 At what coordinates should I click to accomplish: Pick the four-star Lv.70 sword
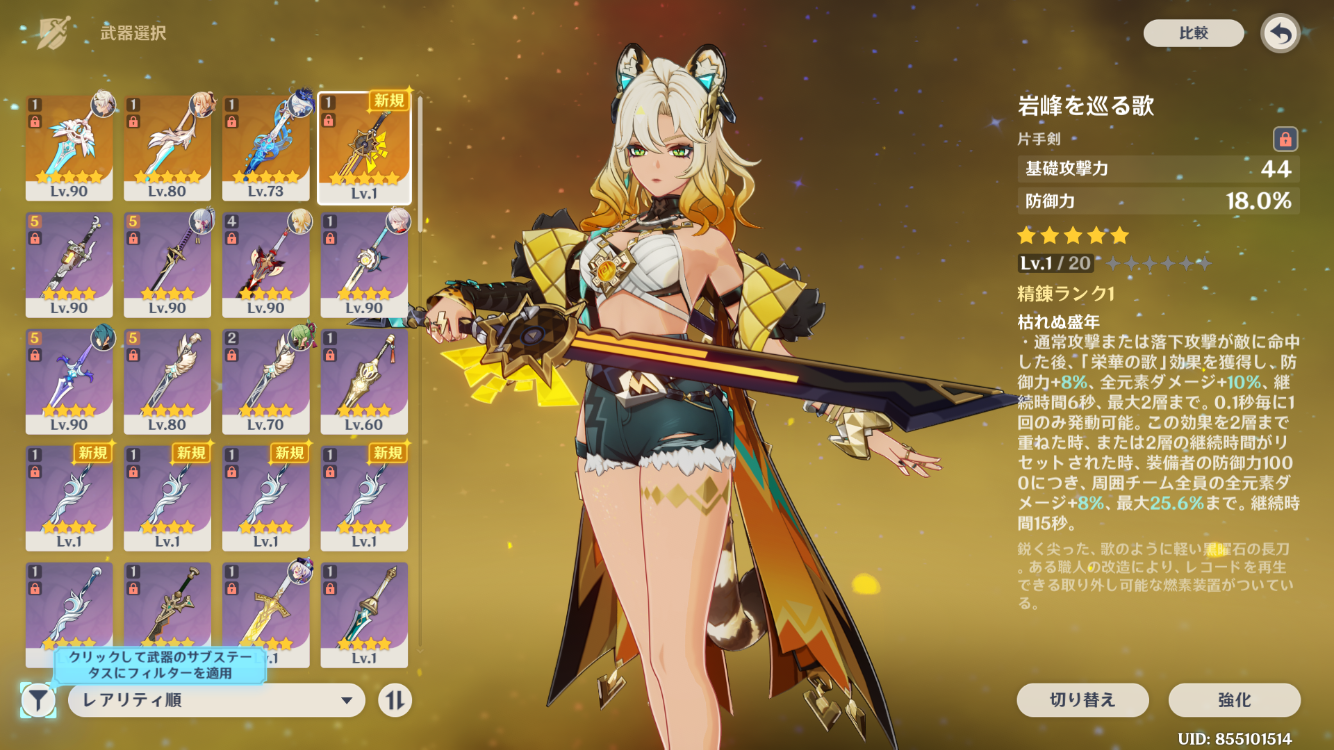[x=265, y=380]
